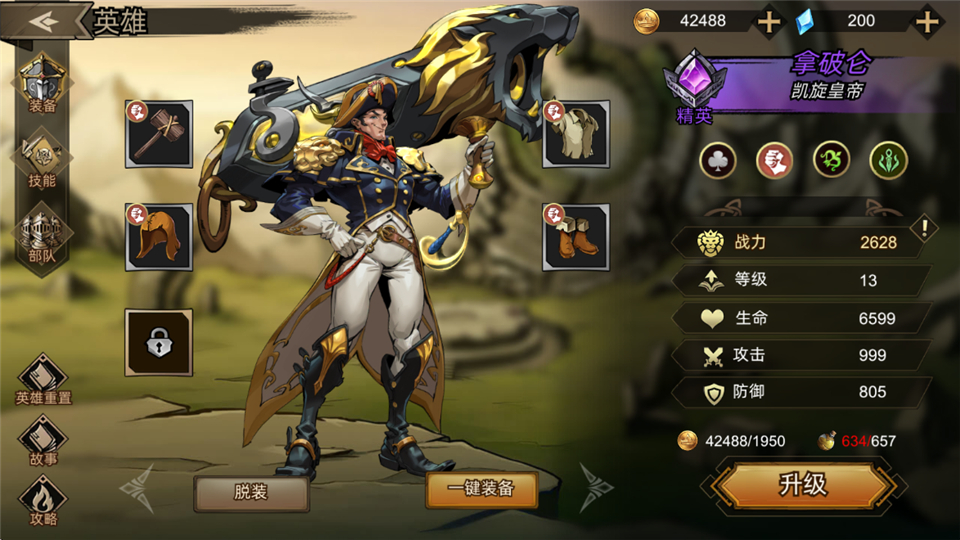Screen dimensions: 960x540
Task: Select the hammer weapon equipment slot
Action: click(159, 134)
